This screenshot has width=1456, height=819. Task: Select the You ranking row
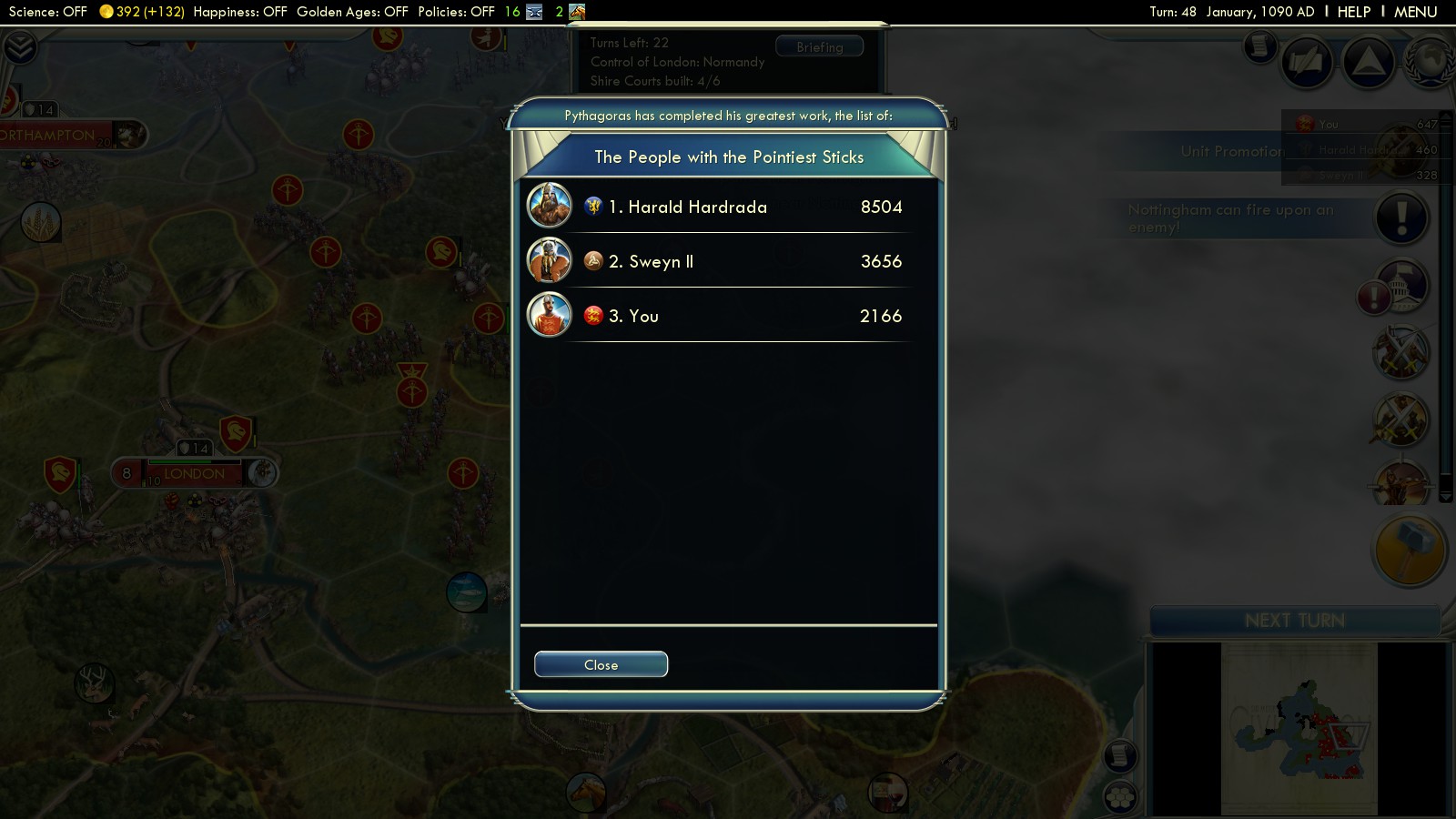click(728, 316)
